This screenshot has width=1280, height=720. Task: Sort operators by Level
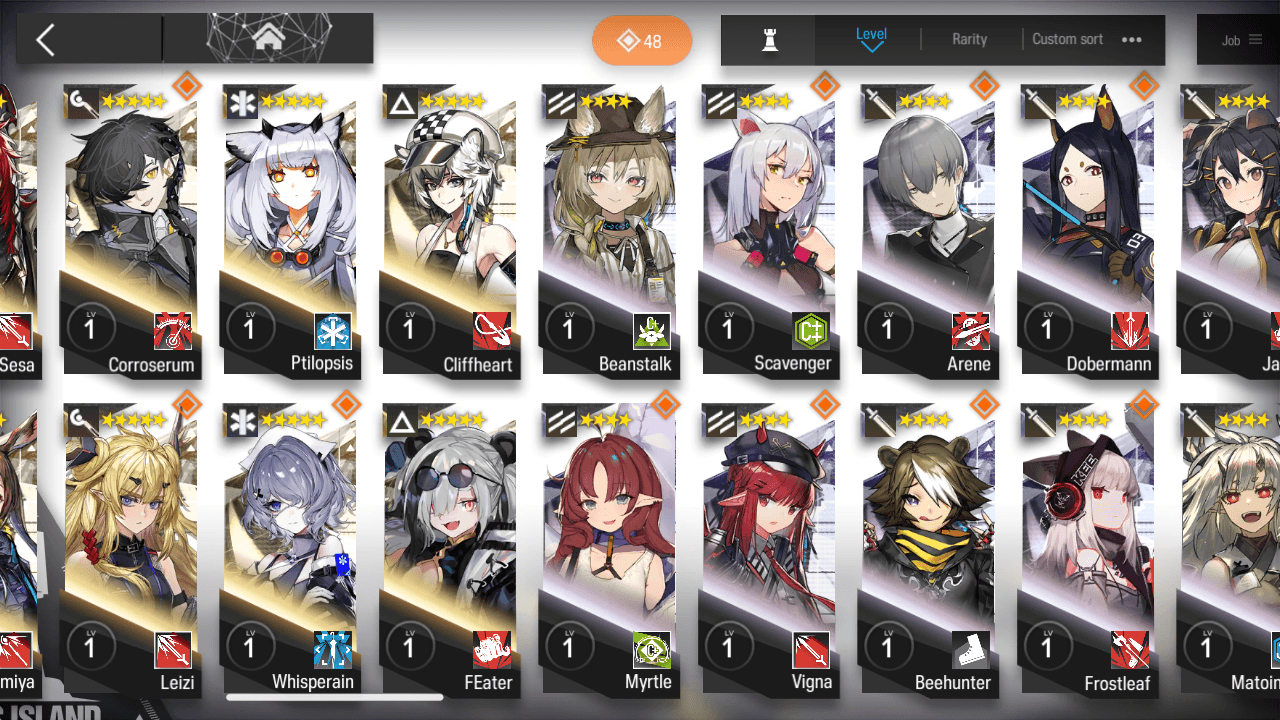click(x=871, y=39)
